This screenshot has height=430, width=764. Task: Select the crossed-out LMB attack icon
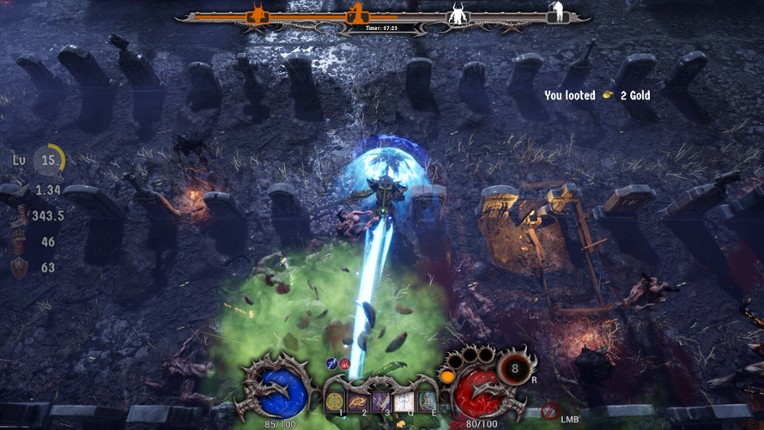(549, 409)
